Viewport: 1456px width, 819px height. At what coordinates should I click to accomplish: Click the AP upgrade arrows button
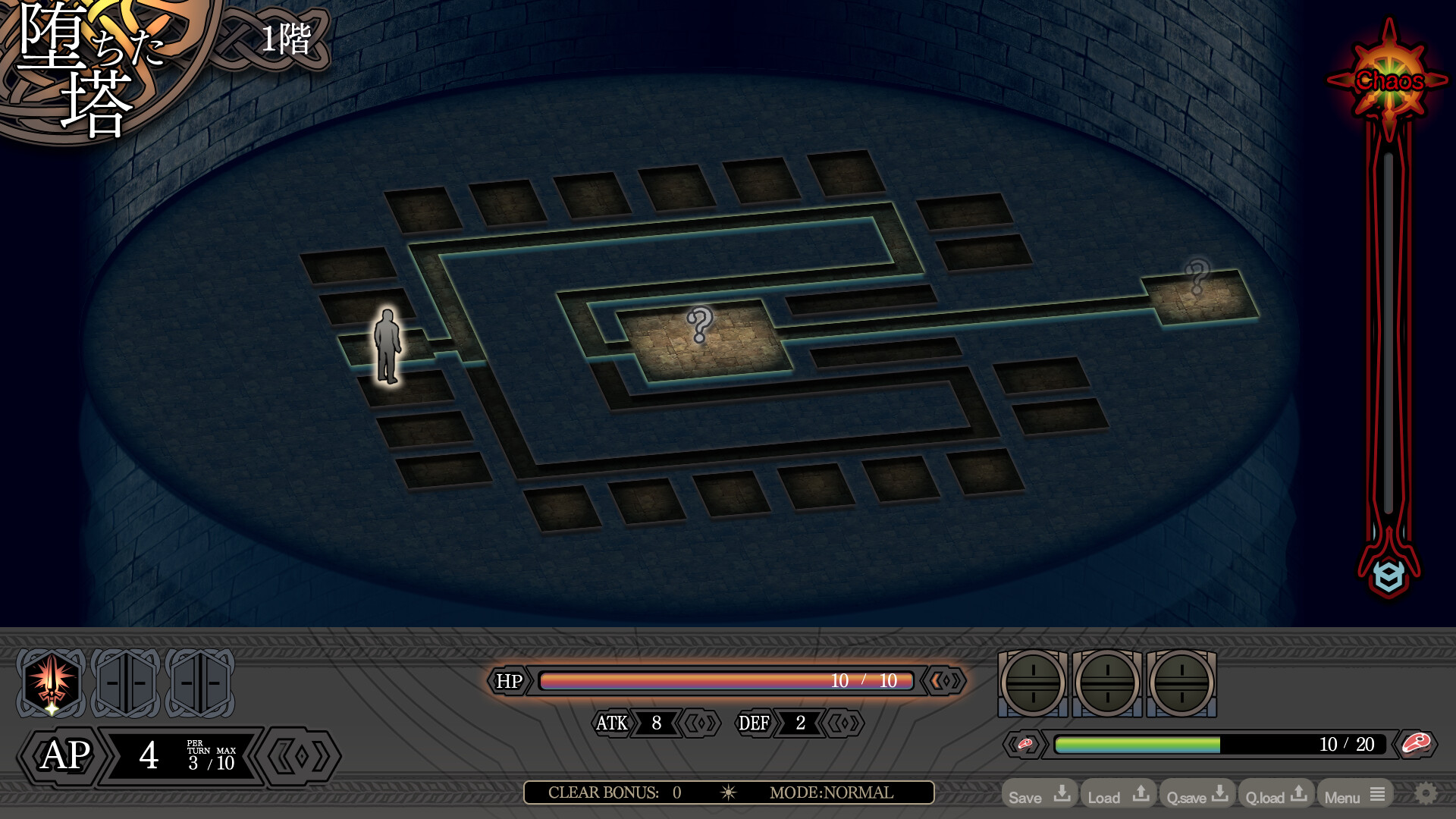point(300,756)
